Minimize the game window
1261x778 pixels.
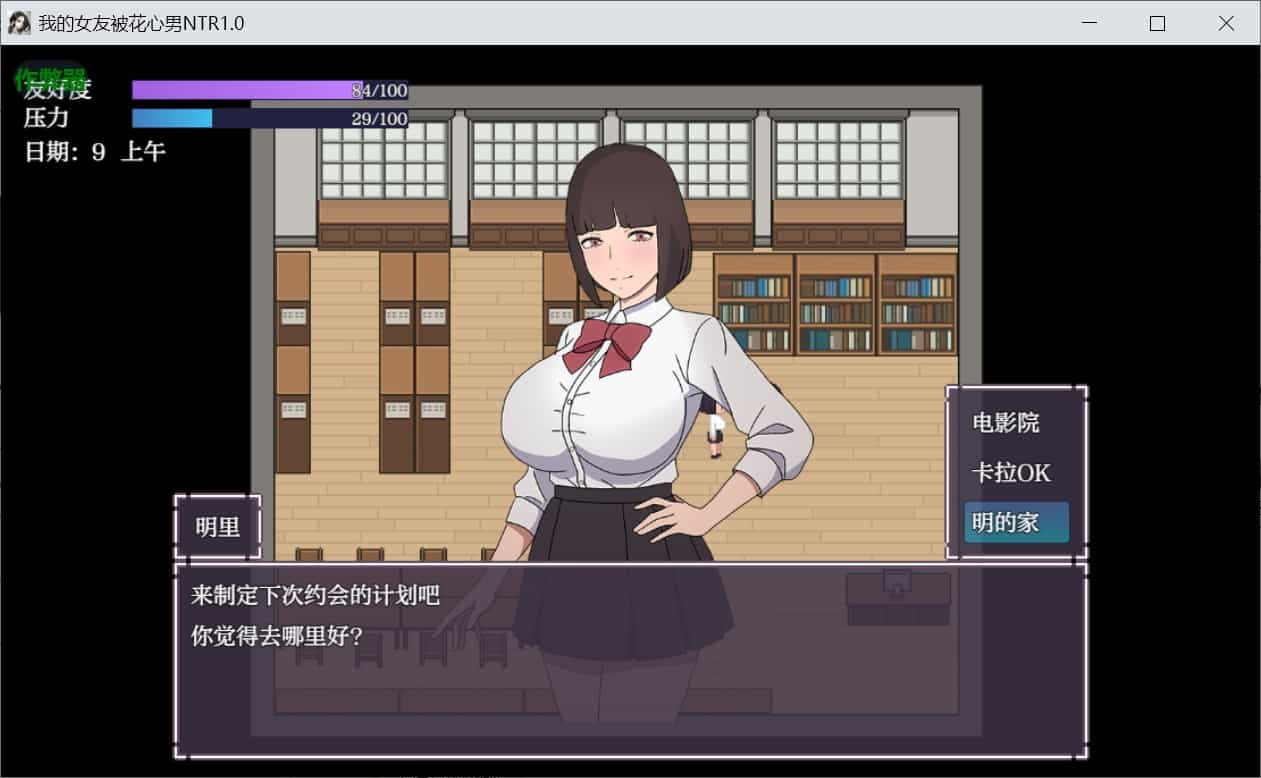point(1088,23)
